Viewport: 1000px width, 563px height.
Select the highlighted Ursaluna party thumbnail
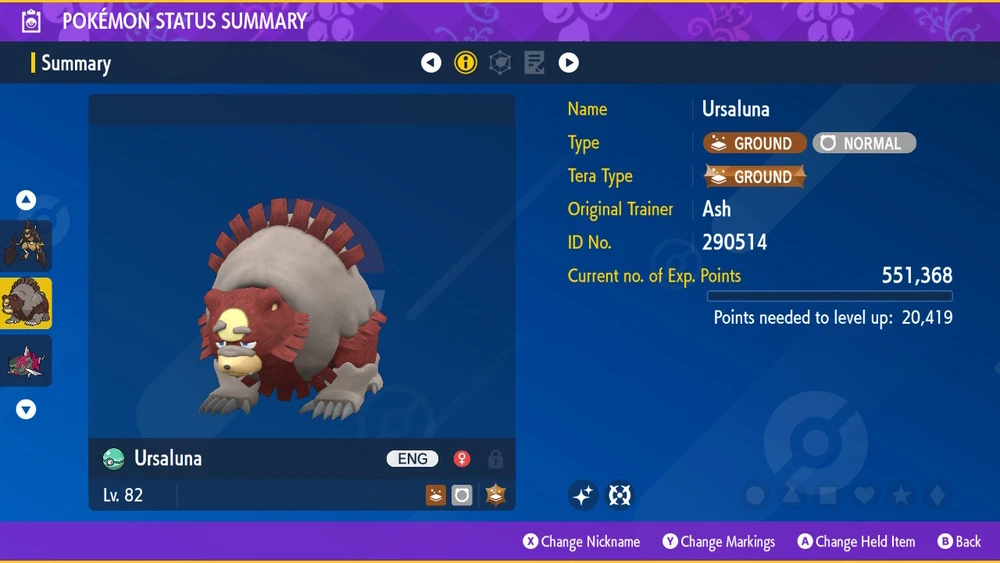click(26, 303)
